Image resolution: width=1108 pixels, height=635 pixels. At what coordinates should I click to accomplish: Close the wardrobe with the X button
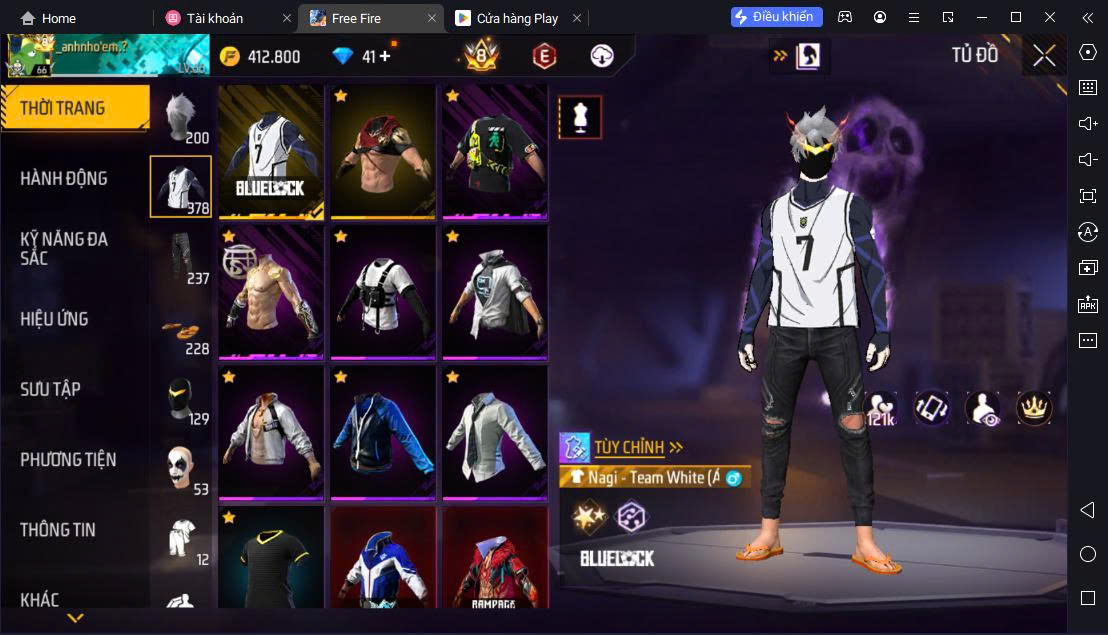[x=1044, y=56]
